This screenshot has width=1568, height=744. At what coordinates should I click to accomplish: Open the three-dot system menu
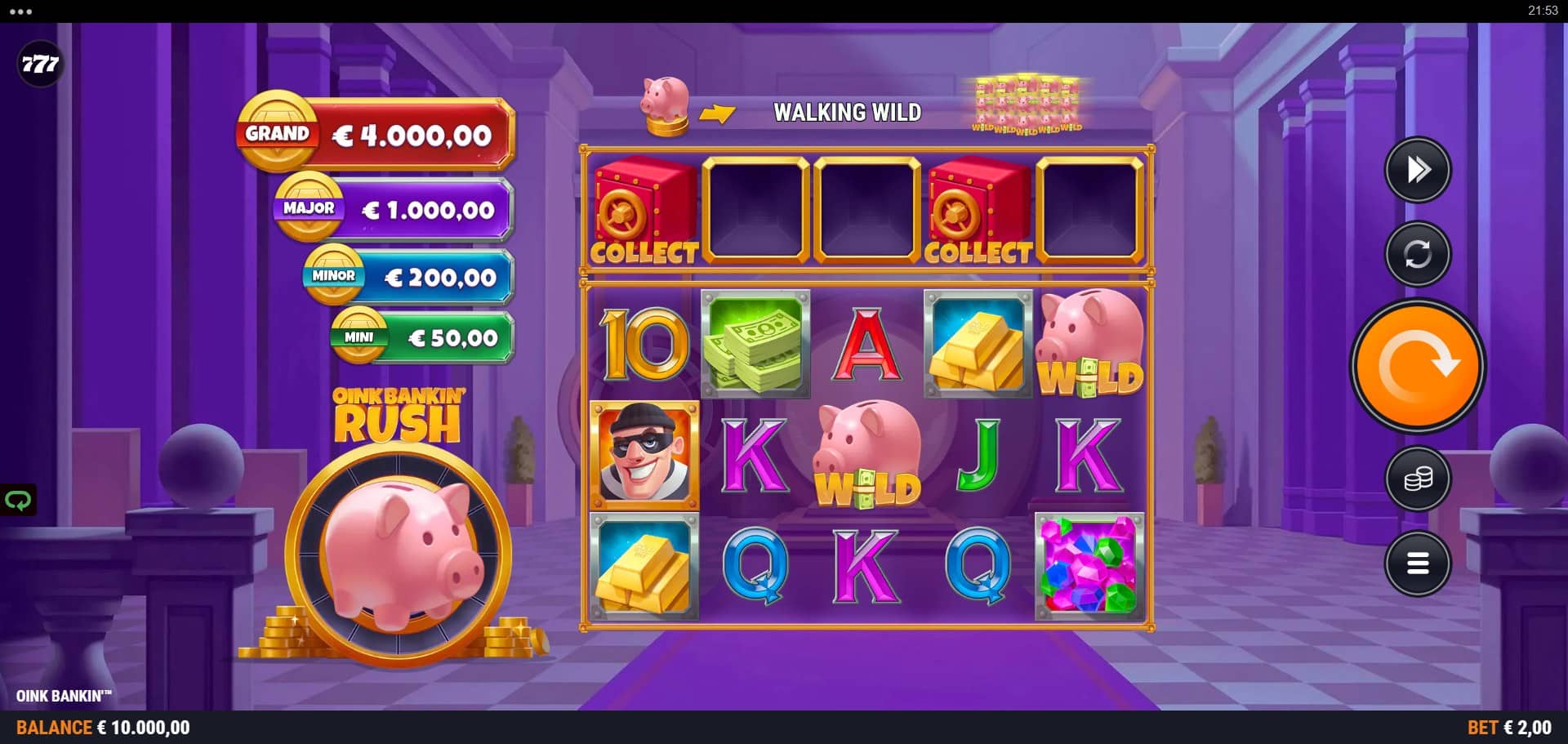pyautogui.click(x=20, y=11)
